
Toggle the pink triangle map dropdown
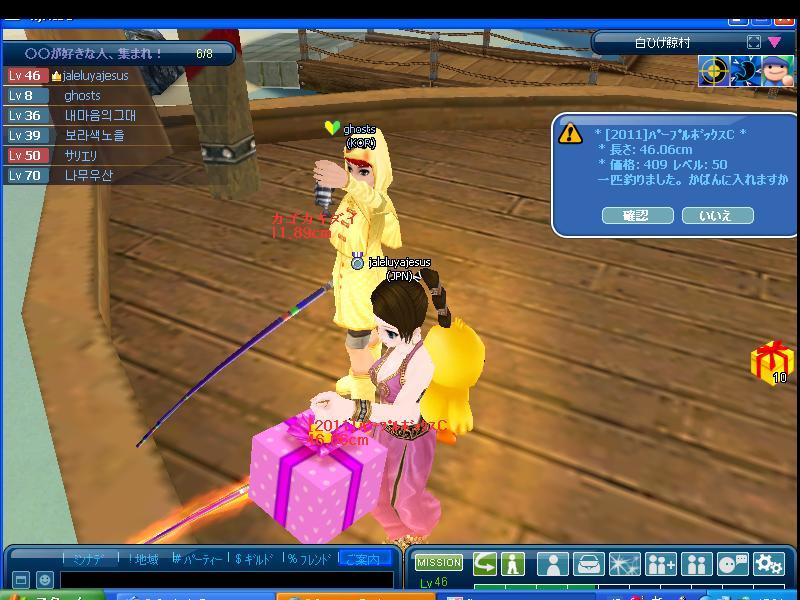point(774,43)
